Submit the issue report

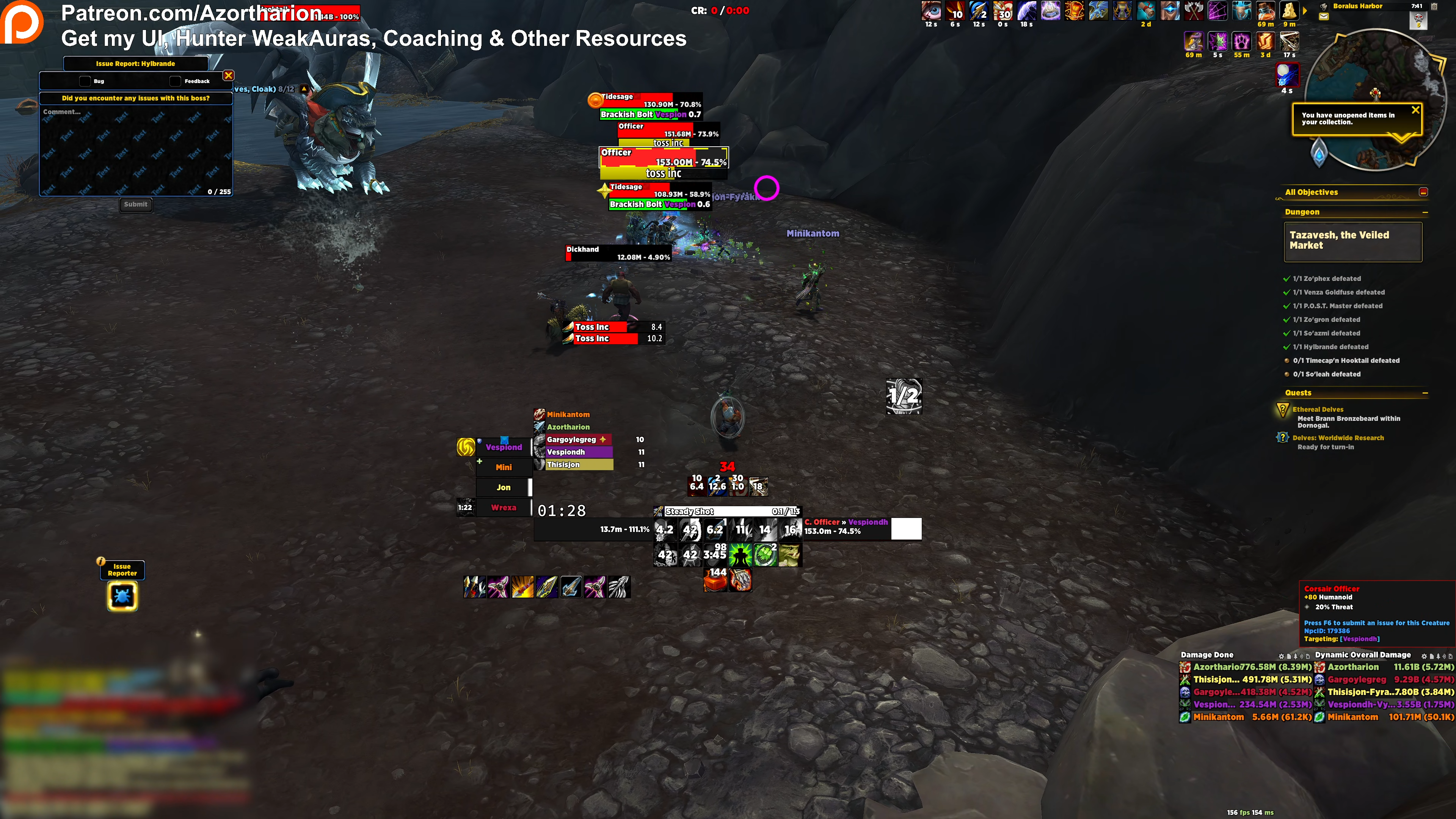pyautogui.click(x=136, y=205)
